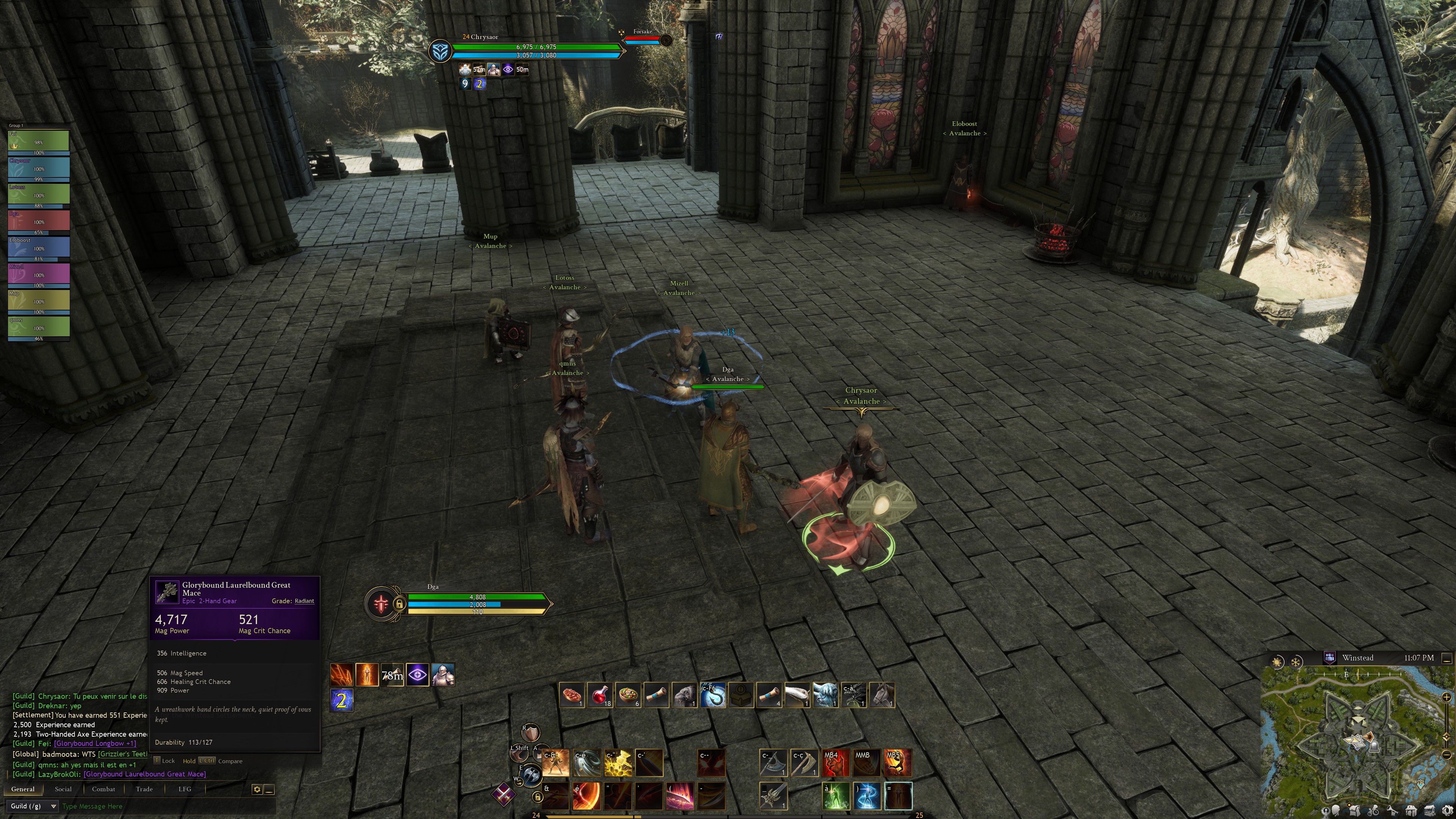Select the LFG chat tab
Screen dimensions: 1456x819
click(x=185, y=789)
